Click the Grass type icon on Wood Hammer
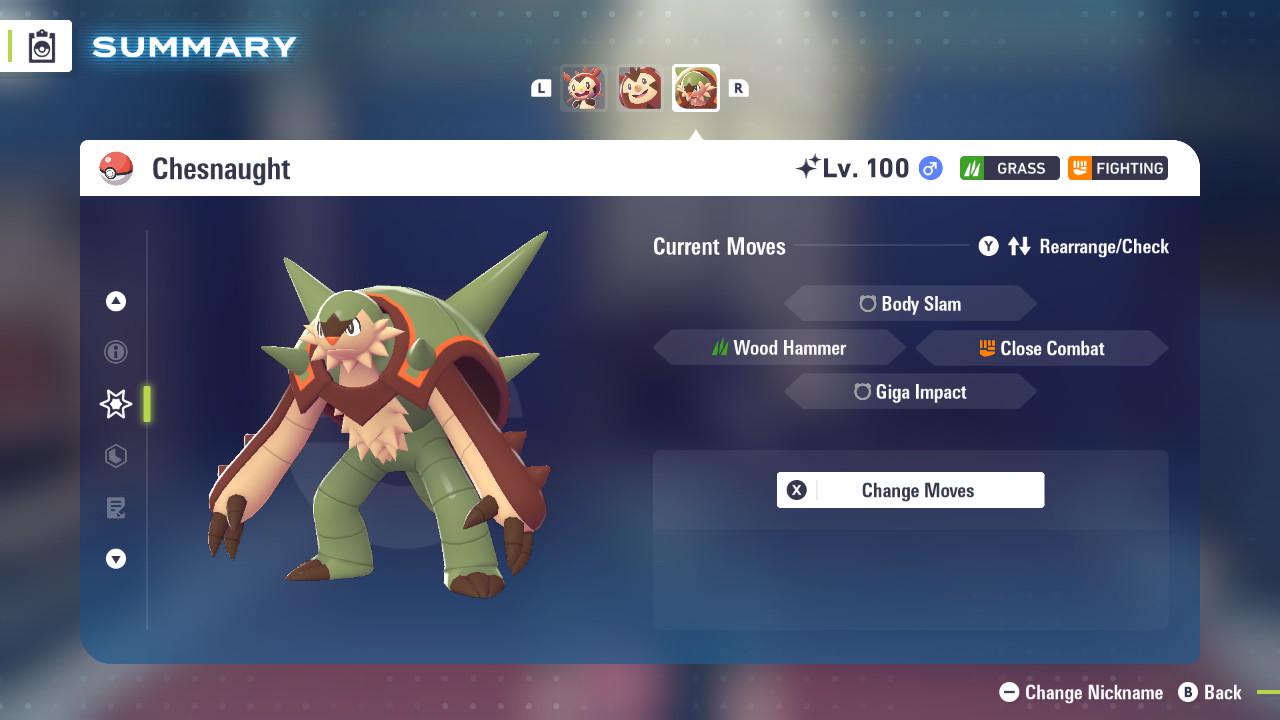1280x720 pixels. pyautogui.click(x=721, y=348)
